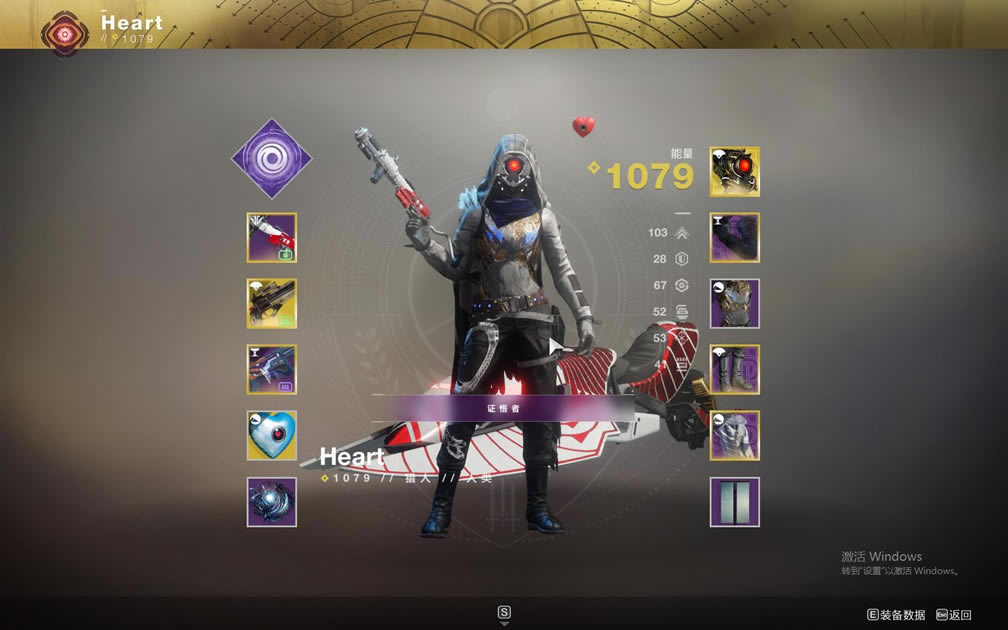1008x630 pixels.
Task: Open the heart-shaped Ghost shell slot
Action: coord(272,436)
